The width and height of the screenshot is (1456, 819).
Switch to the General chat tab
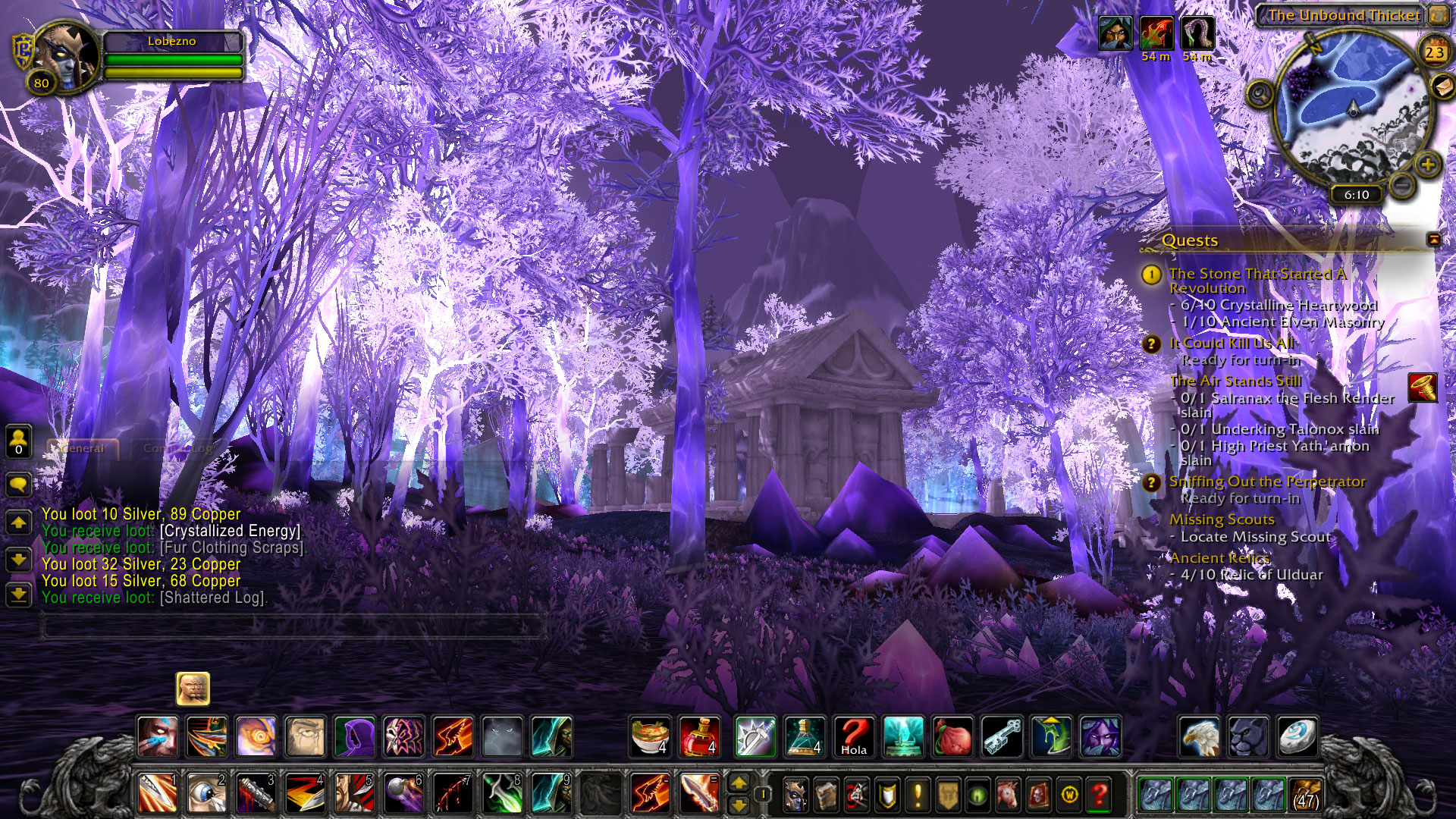point(83,448)
